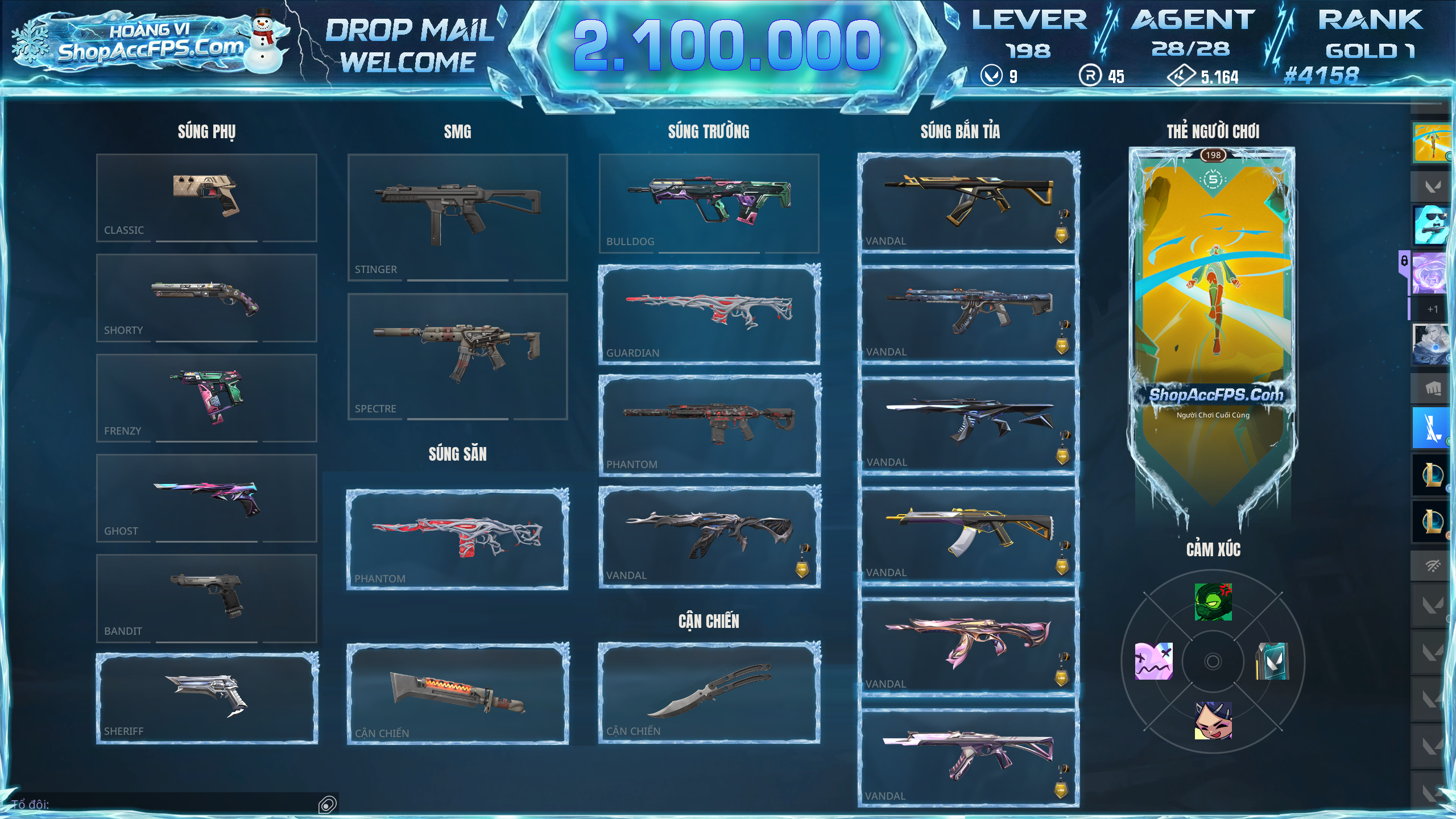The width and height of the screenshot is (1456, 819).
Task: Choose the butterfly knife melee slot
Action: pos(709,693)
